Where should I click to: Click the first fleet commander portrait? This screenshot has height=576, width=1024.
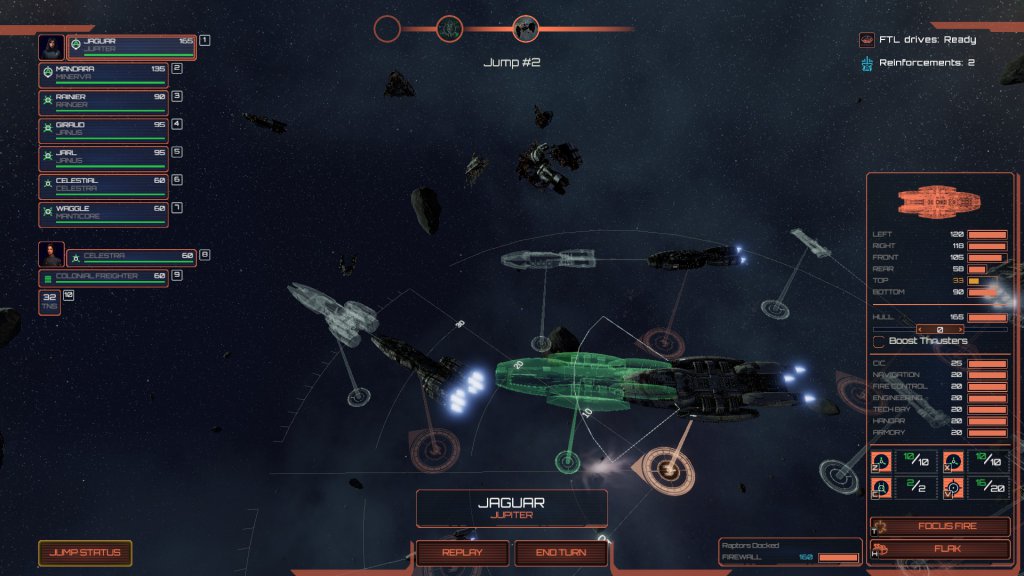pos(51,46)
